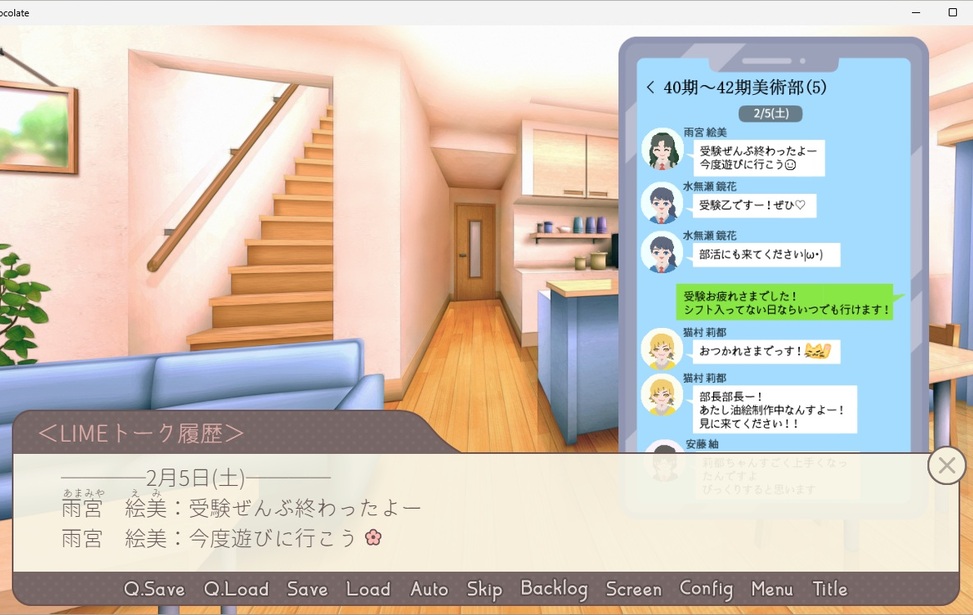This screenshot has height=615, width=973.
Task: Minimize the game window
Action: [916, 12]
